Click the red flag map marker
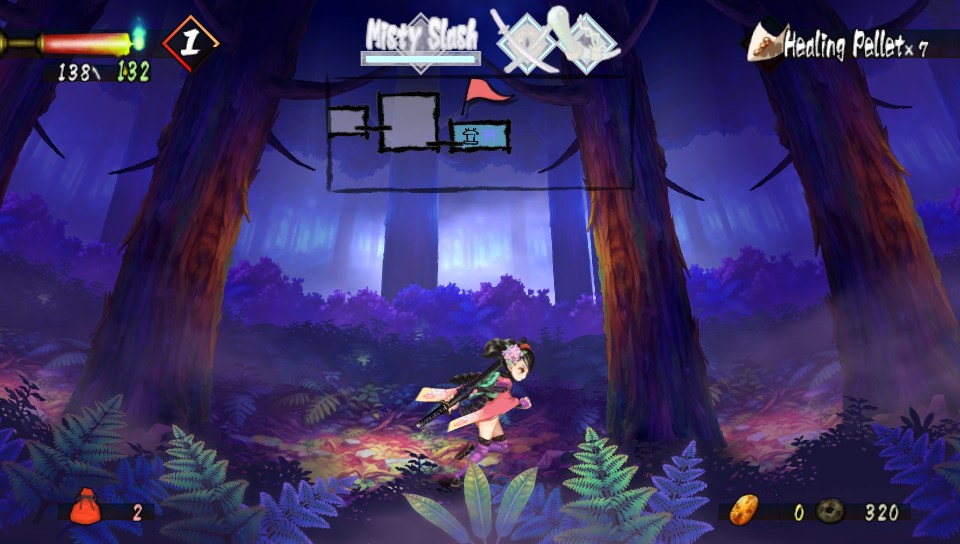The width and height of the screenshot is (960, 544). click(x=484, y=94)
